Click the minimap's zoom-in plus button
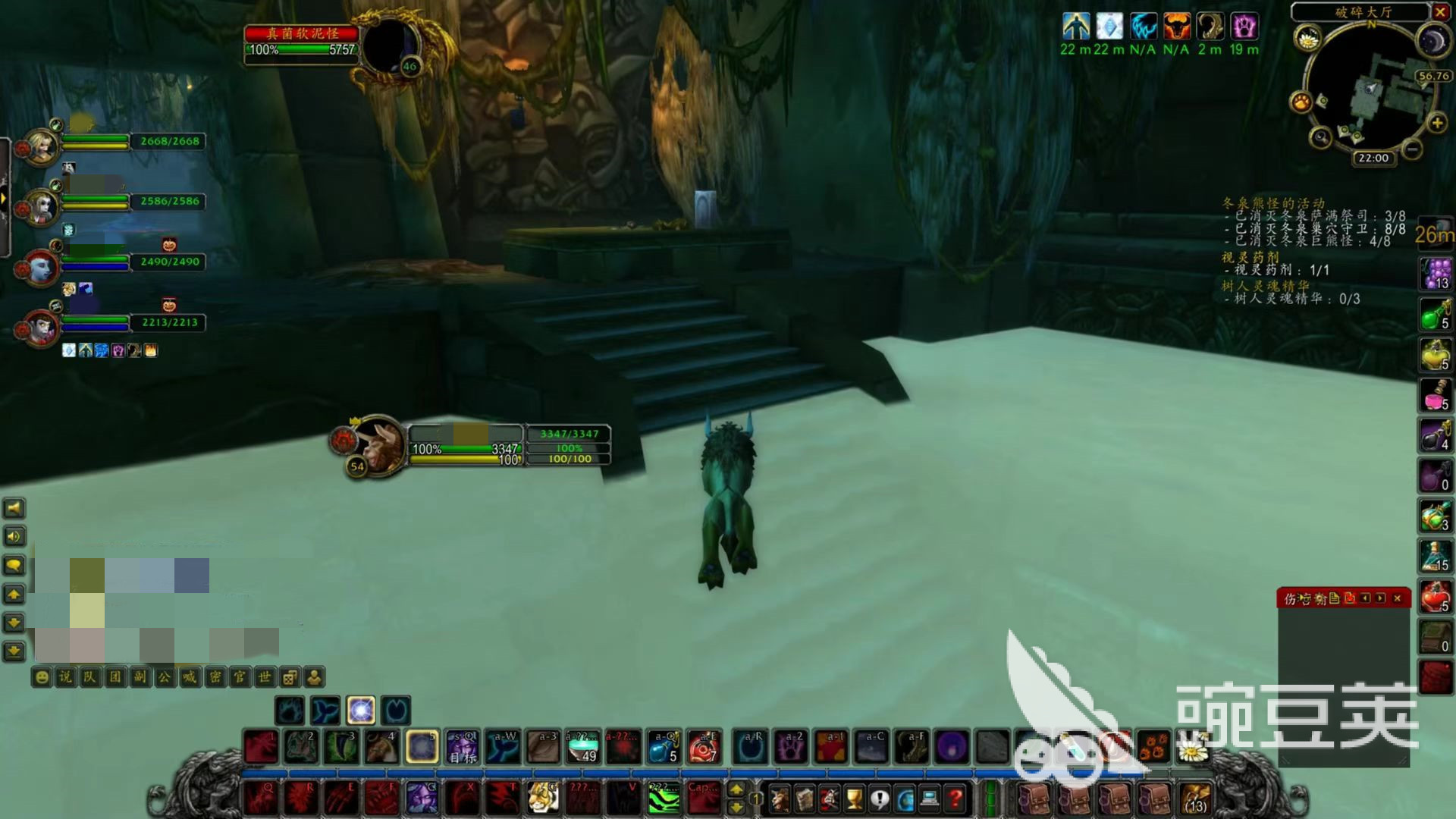The image size is (1456, 819). [1436, 122]
